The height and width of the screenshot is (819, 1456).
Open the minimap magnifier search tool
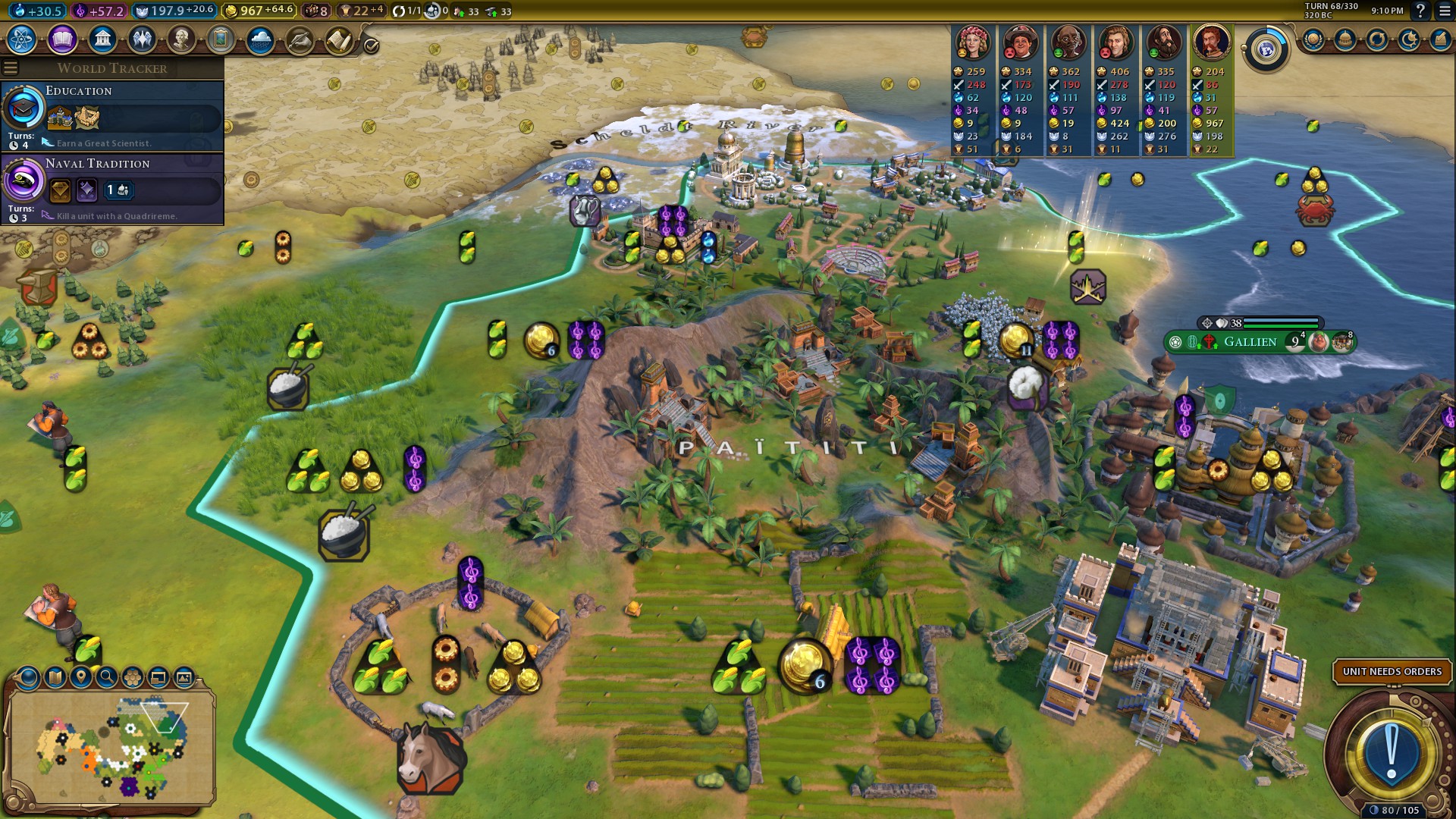click(106, 676)
